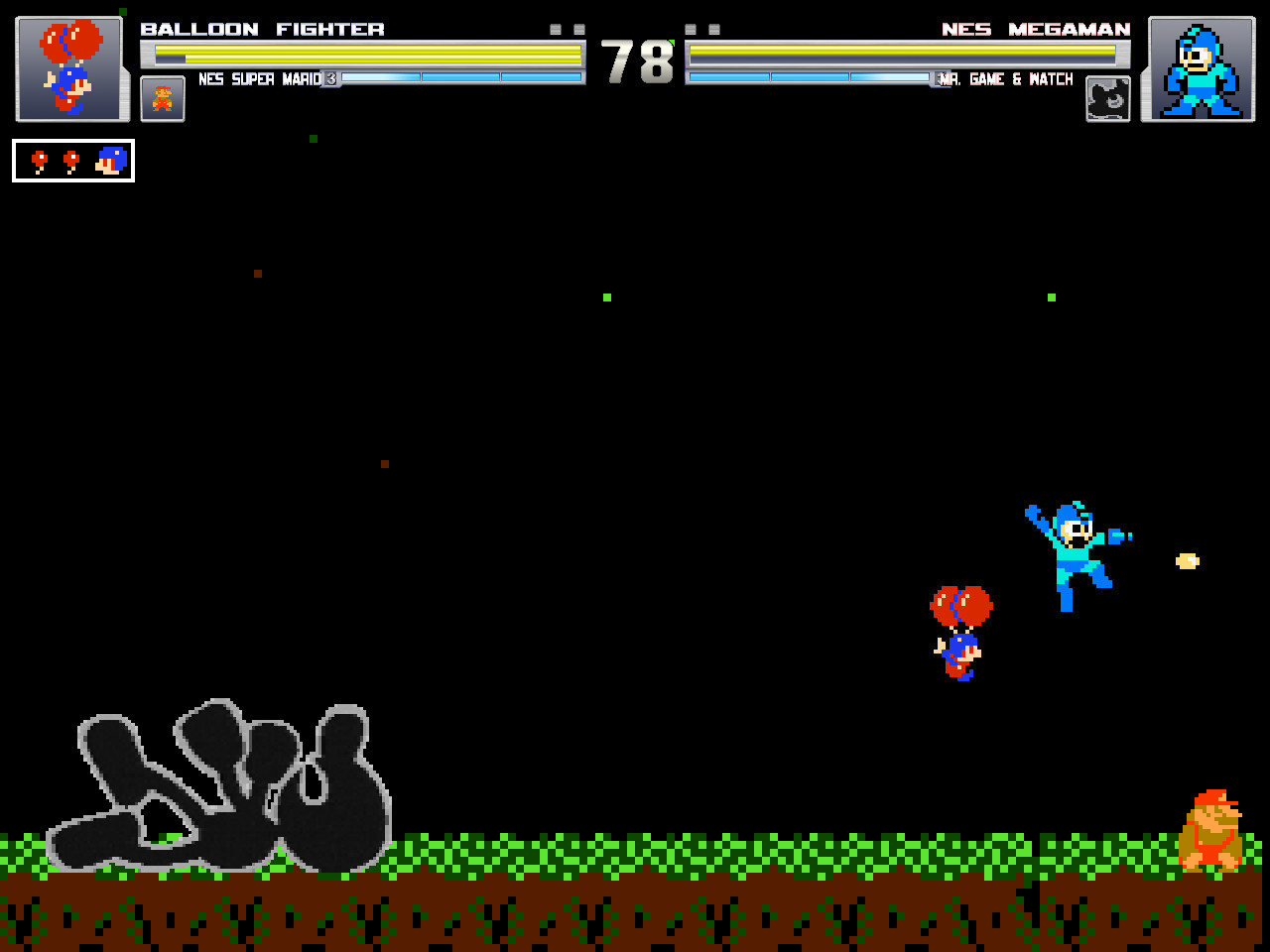Click the Balloon Fighter head lives icon
The height and width of the screenshot is (952, 1270).
[111, 159]
